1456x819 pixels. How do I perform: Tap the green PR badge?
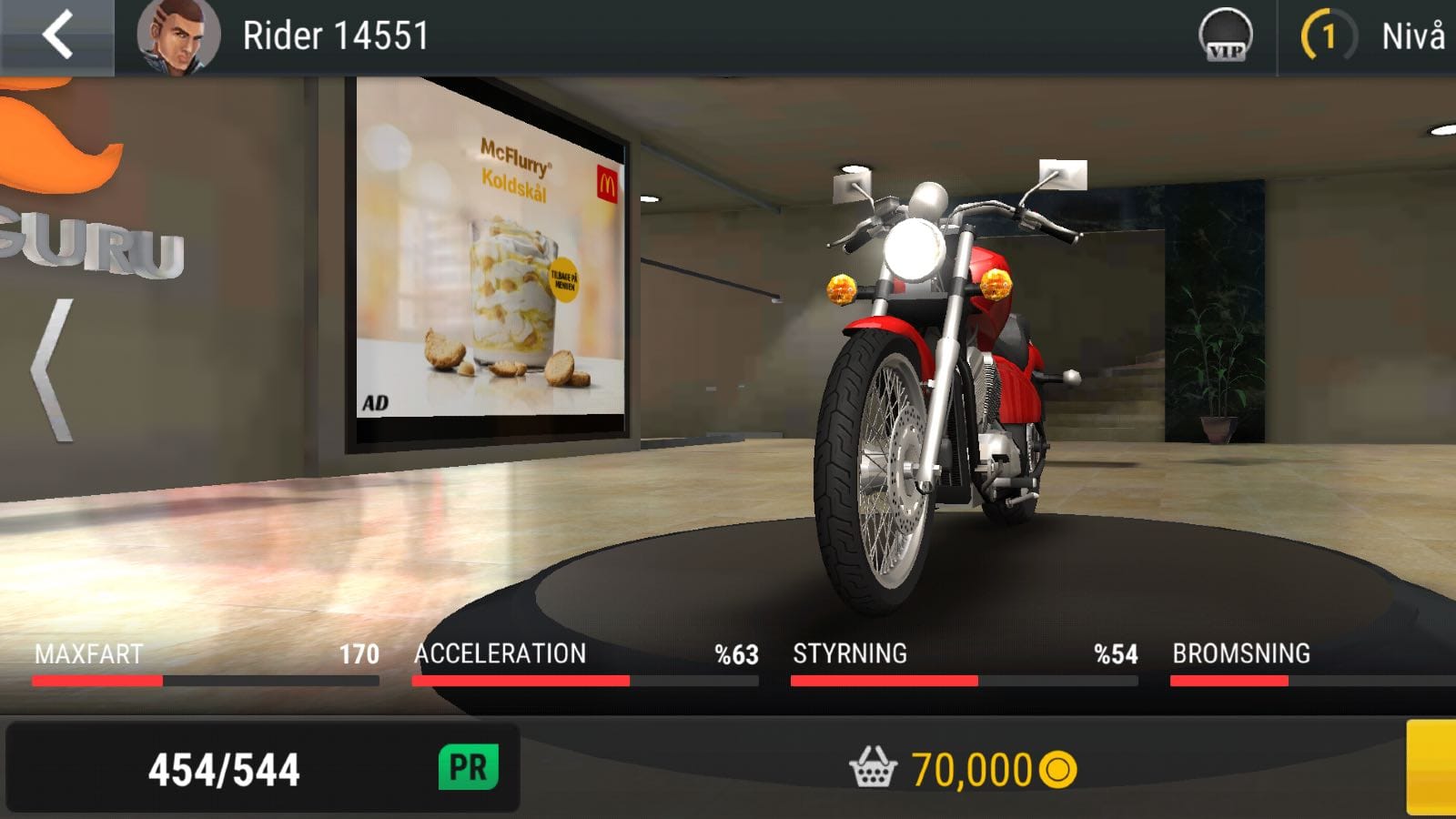[469, 768]
